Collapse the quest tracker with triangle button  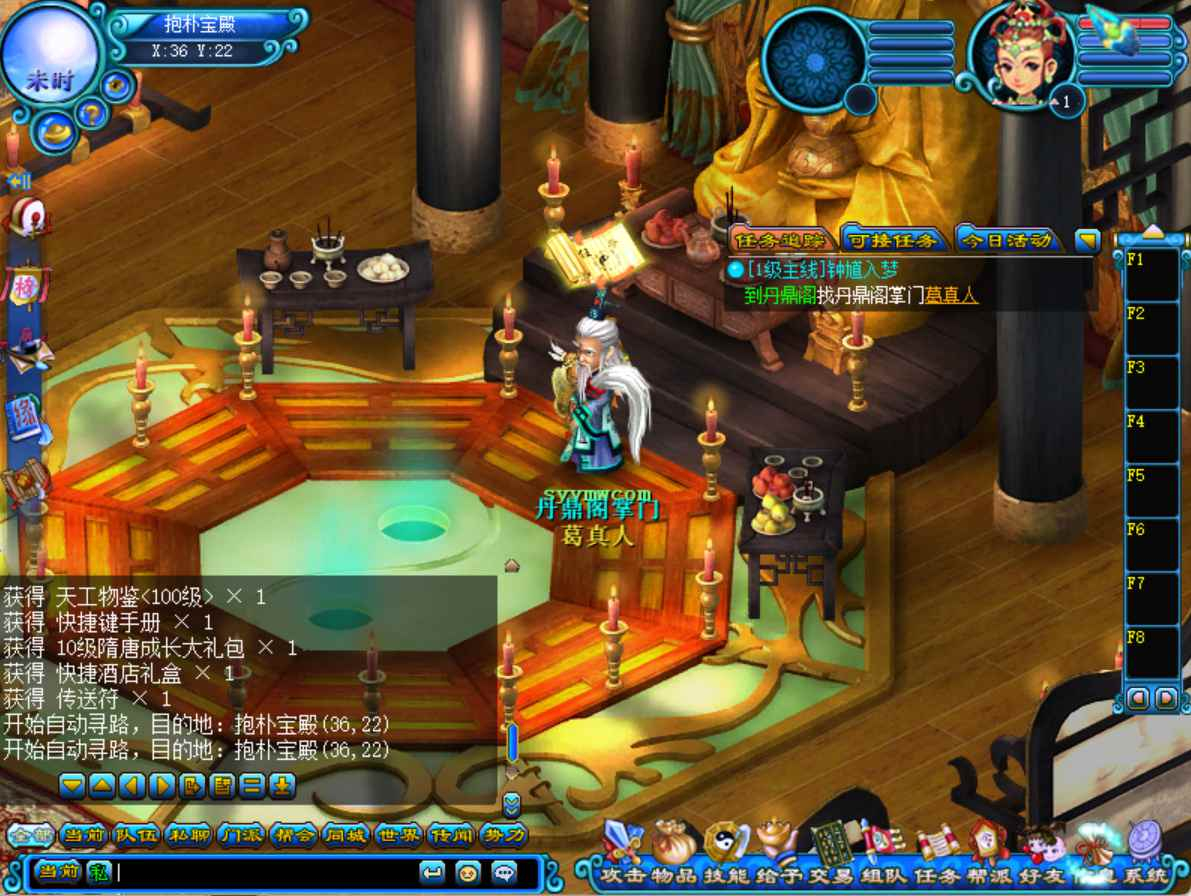pyautogui.click(x=1087, y=241)
